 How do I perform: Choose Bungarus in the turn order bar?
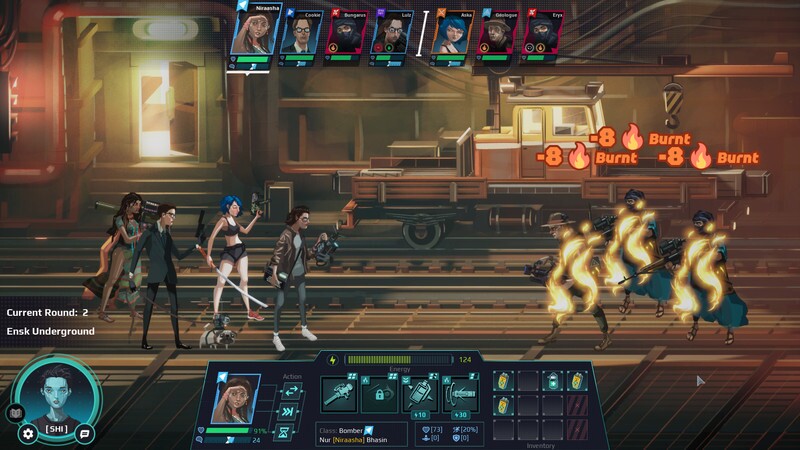pos(347,37)
